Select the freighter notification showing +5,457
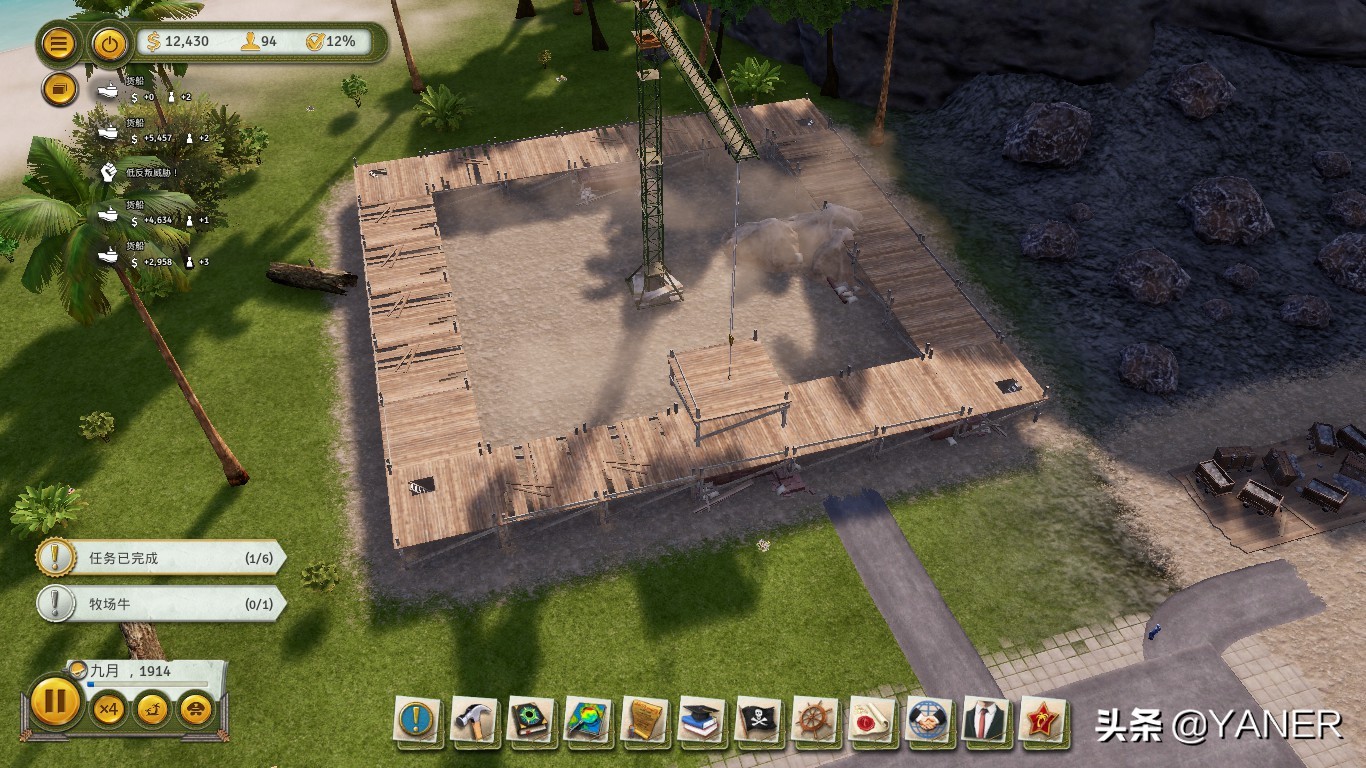 (151, 131)
